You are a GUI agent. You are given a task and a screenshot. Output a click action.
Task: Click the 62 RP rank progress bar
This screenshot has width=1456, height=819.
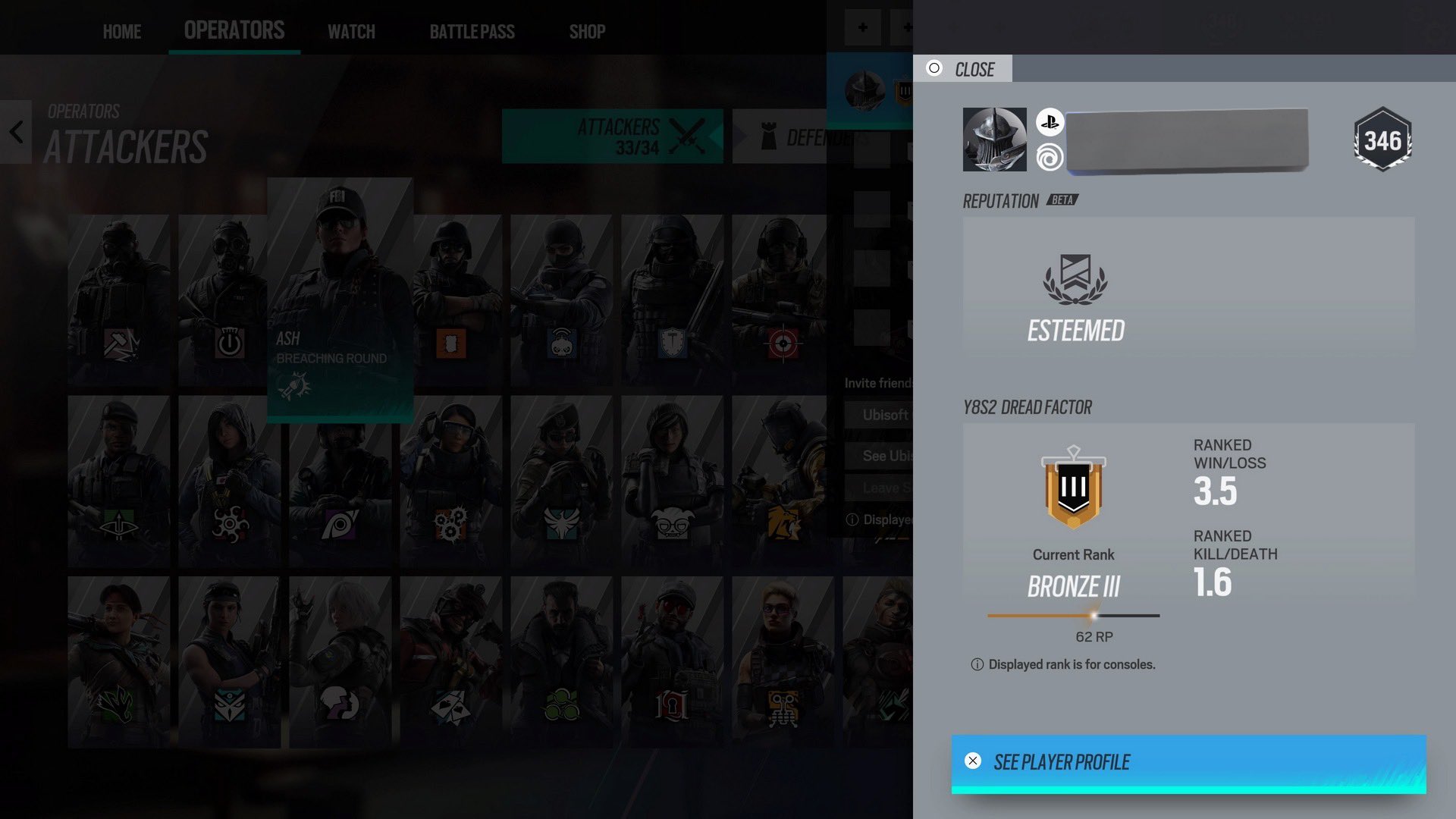1073,614
